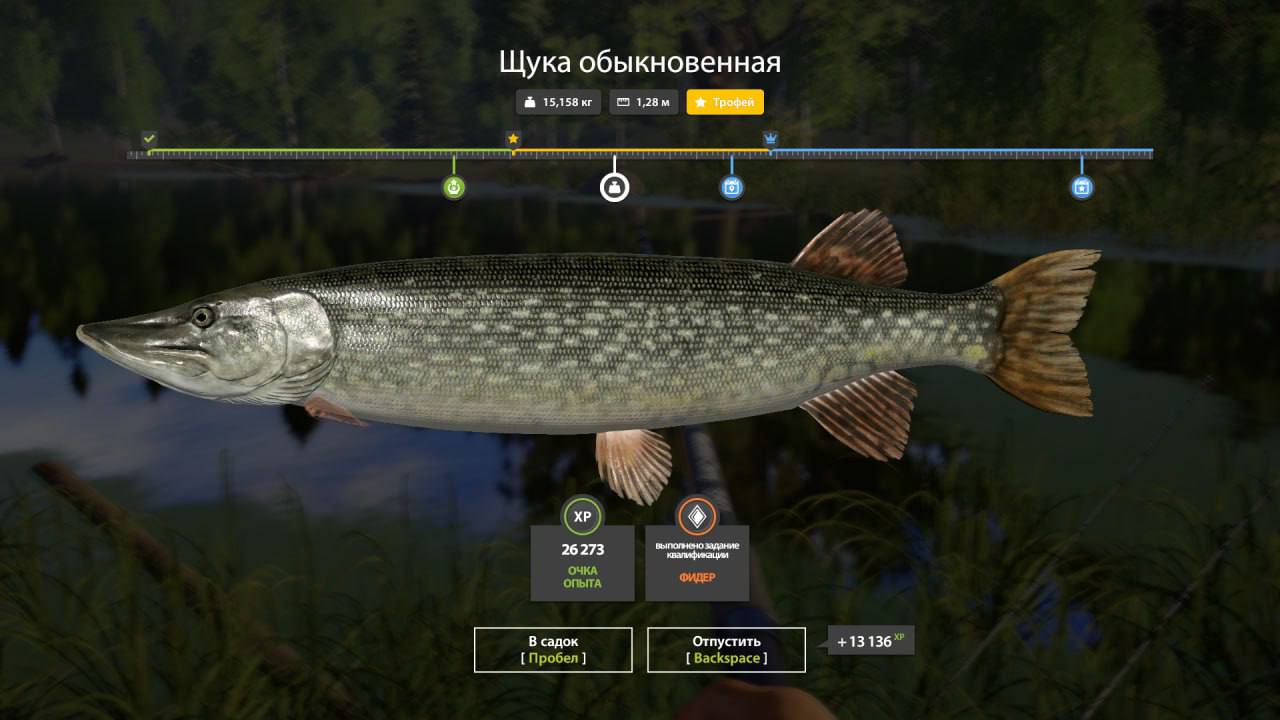Select the white weight marker on the scale
Screen dimensions: 1280x720
614,187
